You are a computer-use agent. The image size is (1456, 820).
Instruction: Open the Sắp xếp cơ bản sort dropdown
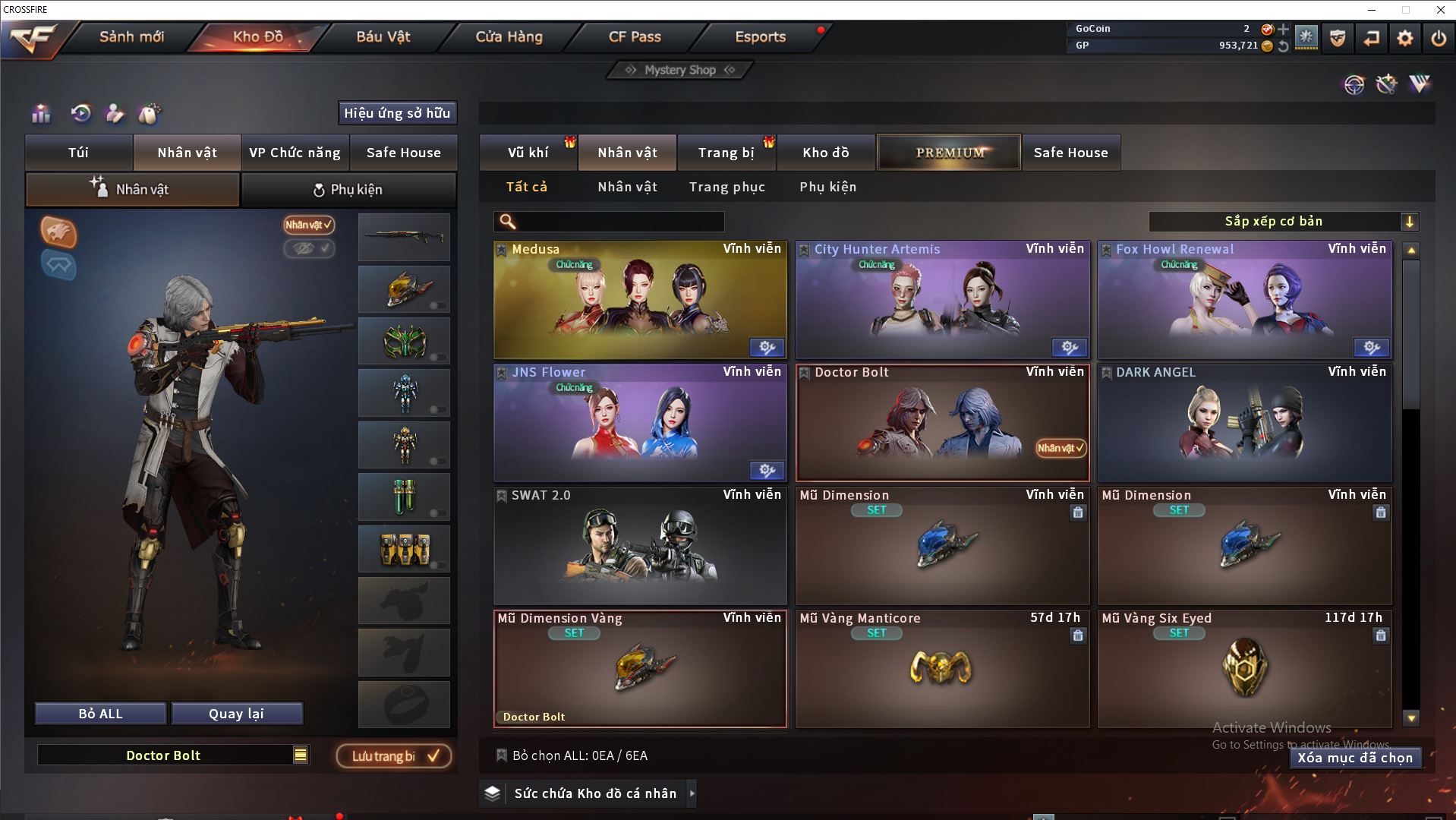pos(1282,222)
